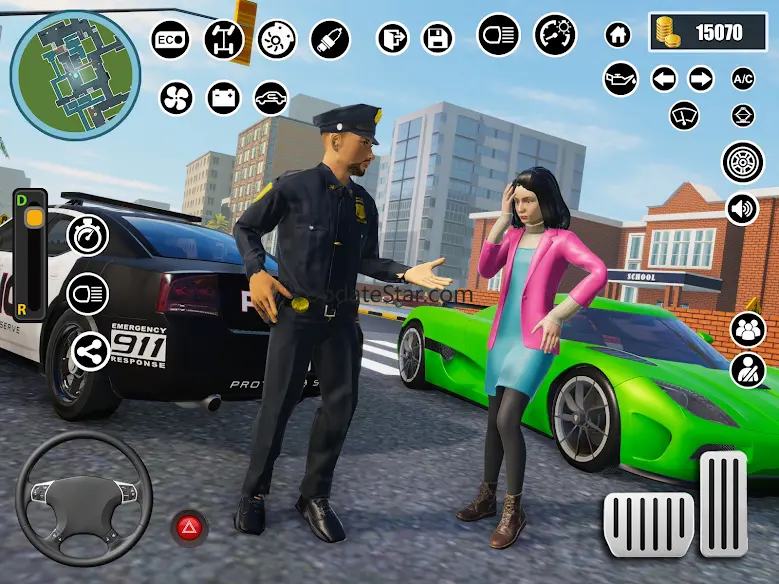This screenshot has height=584, width=779.
Task: Select the spark plug icon
Action: pos(328,40)
